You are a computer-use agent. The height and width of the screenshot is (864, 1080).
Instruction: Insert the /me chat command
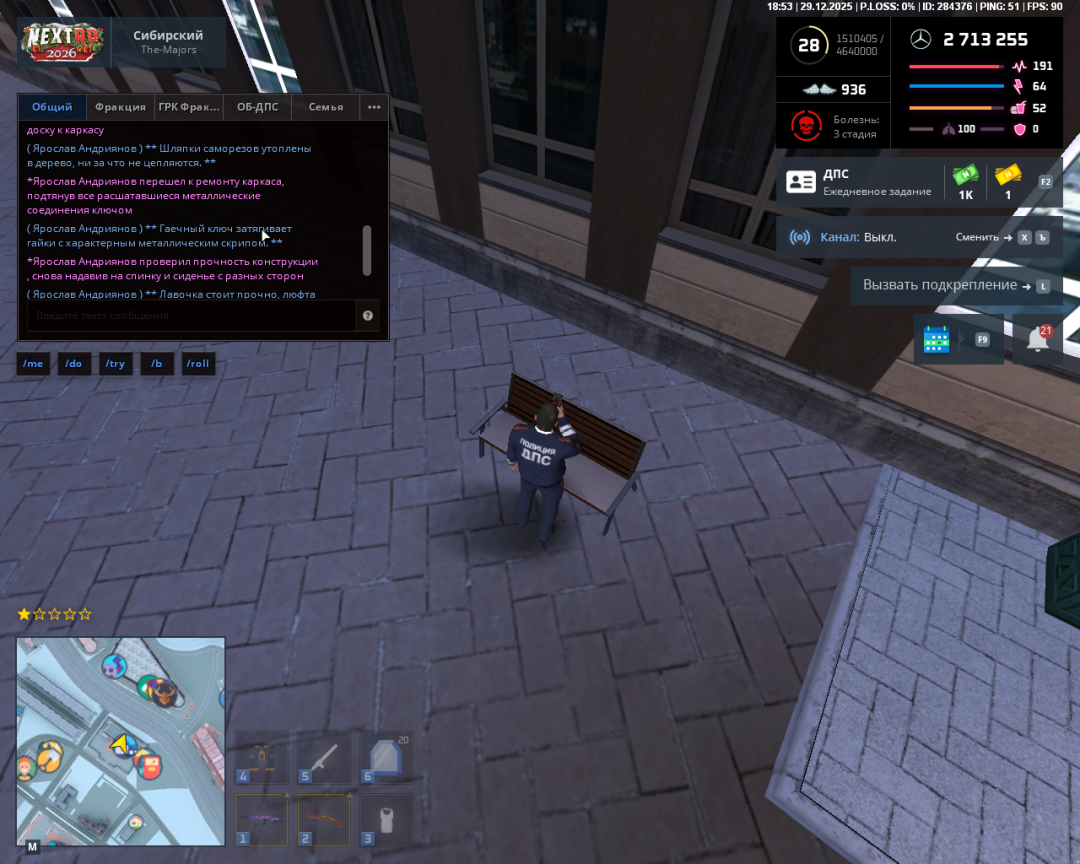click(33, 363)
